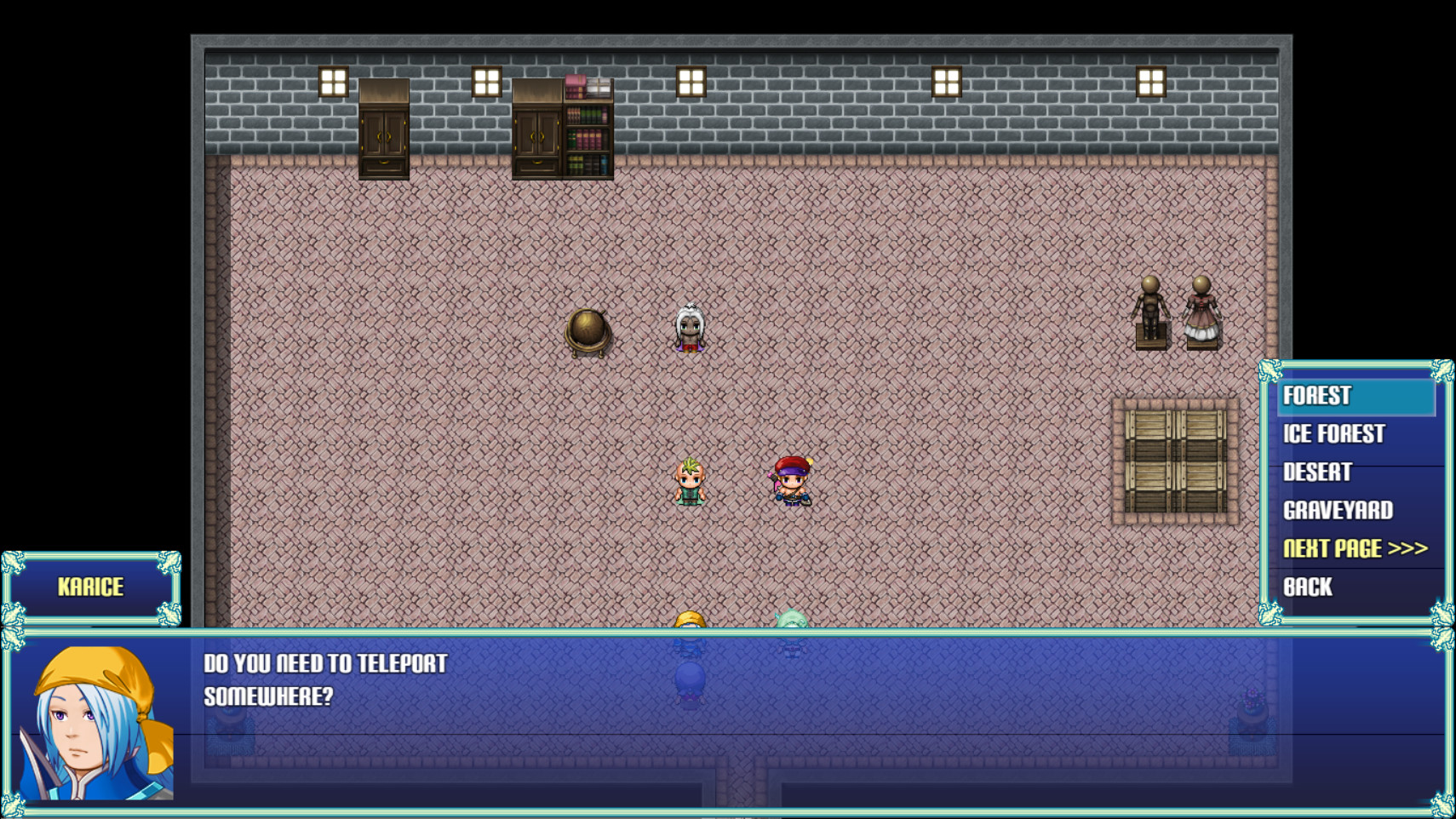Choose the Graveyard destination

(1337, 510)
